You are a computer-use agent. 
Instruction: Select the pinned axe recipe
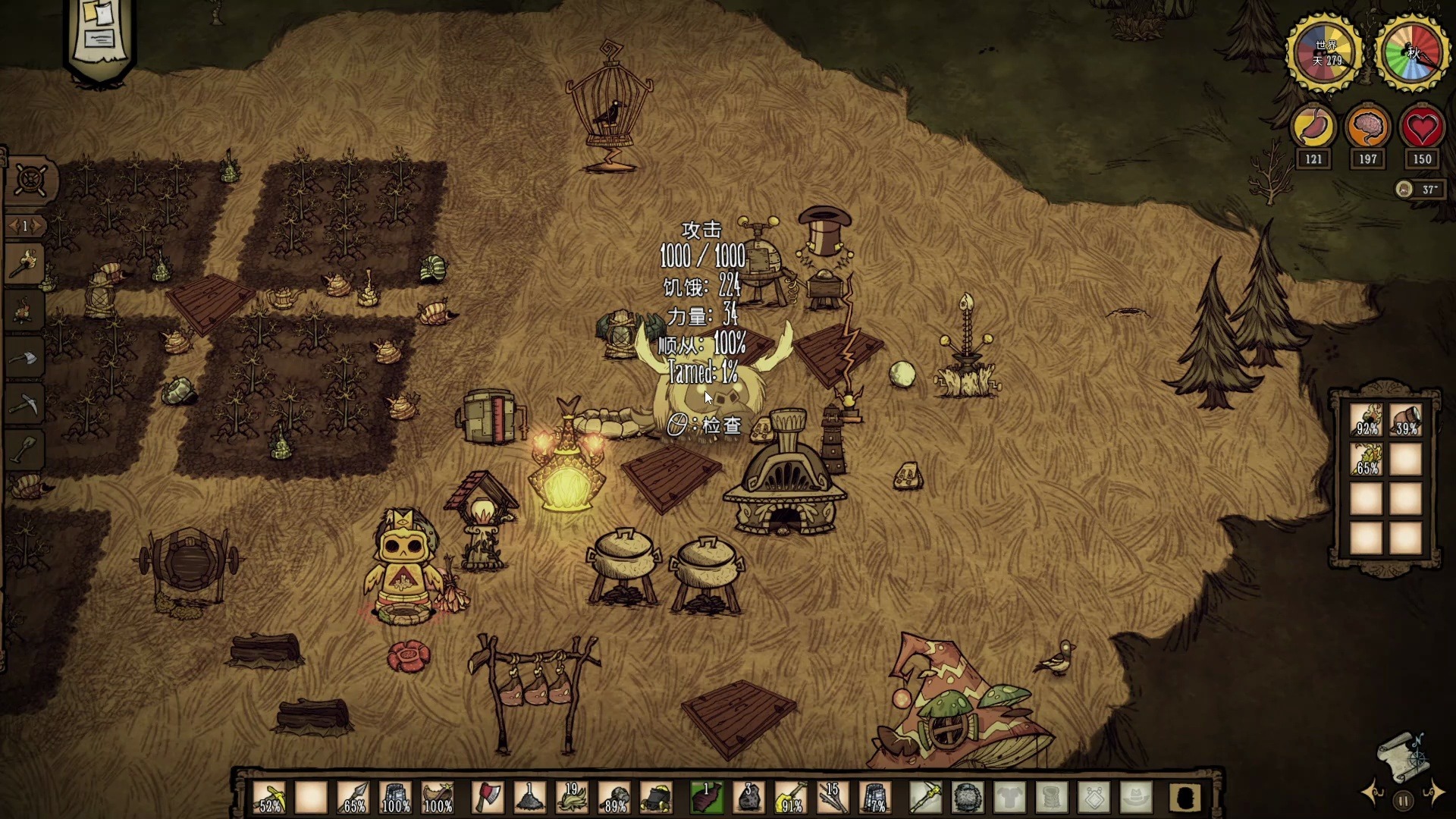click(x=24, y=358)
